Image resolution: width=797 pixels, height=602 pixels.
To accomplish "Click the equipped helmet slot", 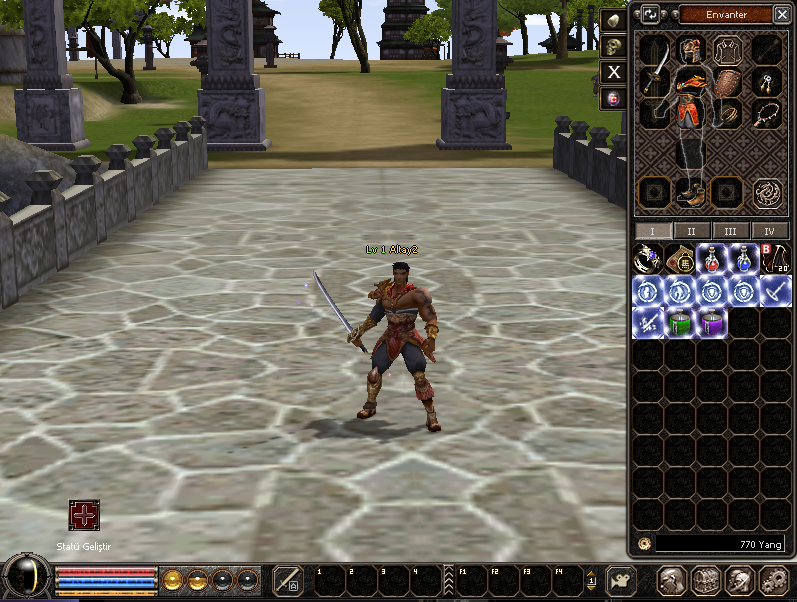I will click(x=690, y=48).
